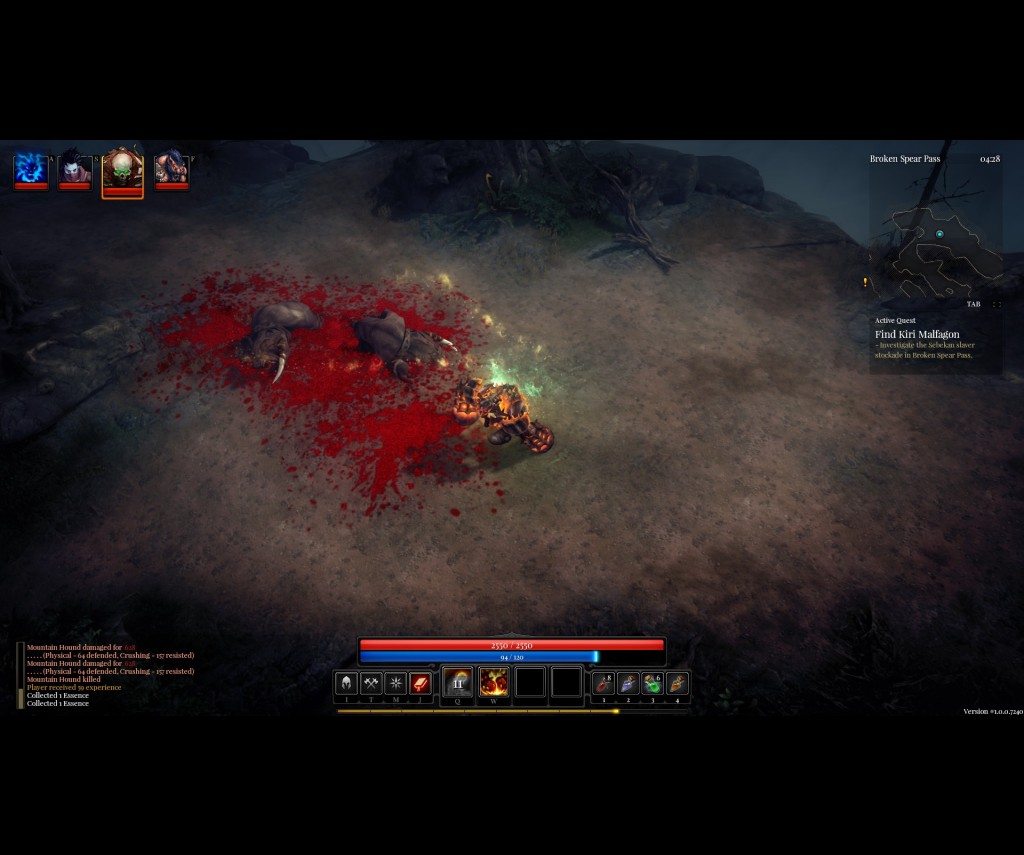Switch to the blue-haired brute hero portrait

click(172, 168)
